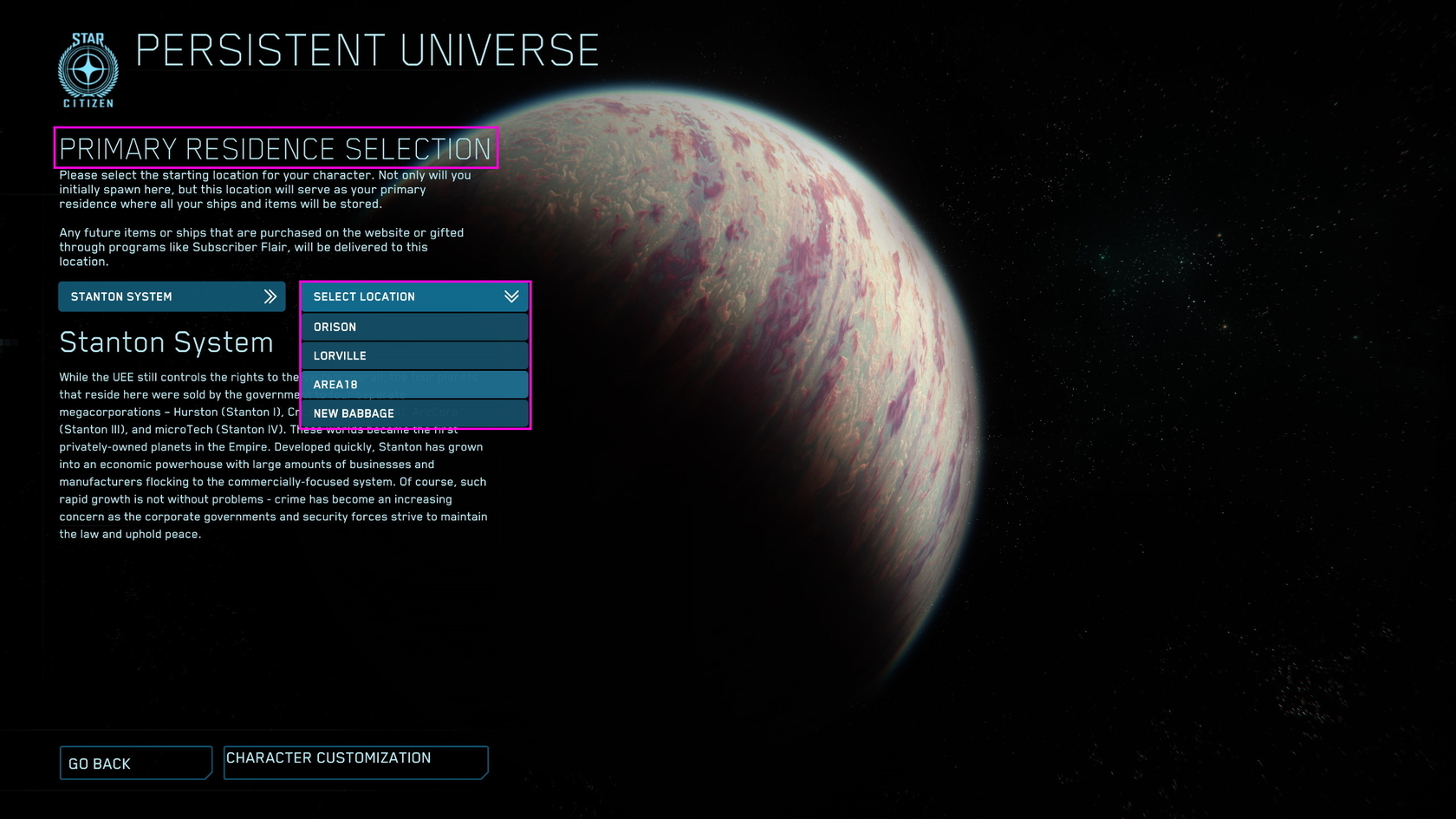This screenshot has width=1456, height=819.
Task: Click the Go Back button
Action: [135, 764]
